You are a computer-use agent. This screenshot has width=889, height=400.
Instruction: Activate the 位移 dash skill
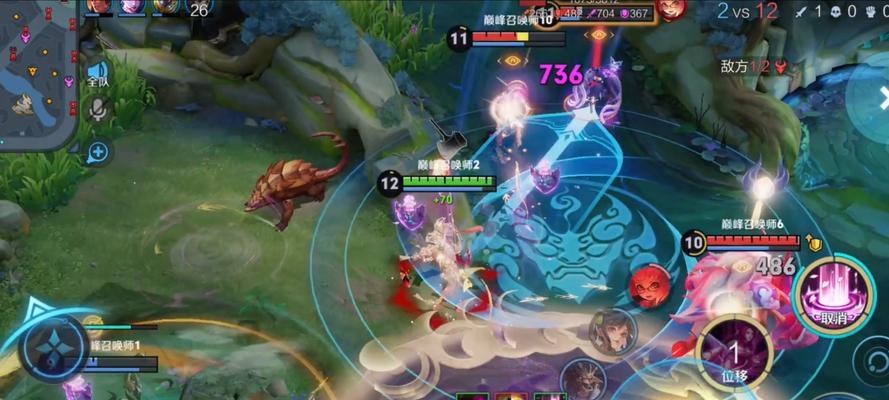(x=733, y=353)
